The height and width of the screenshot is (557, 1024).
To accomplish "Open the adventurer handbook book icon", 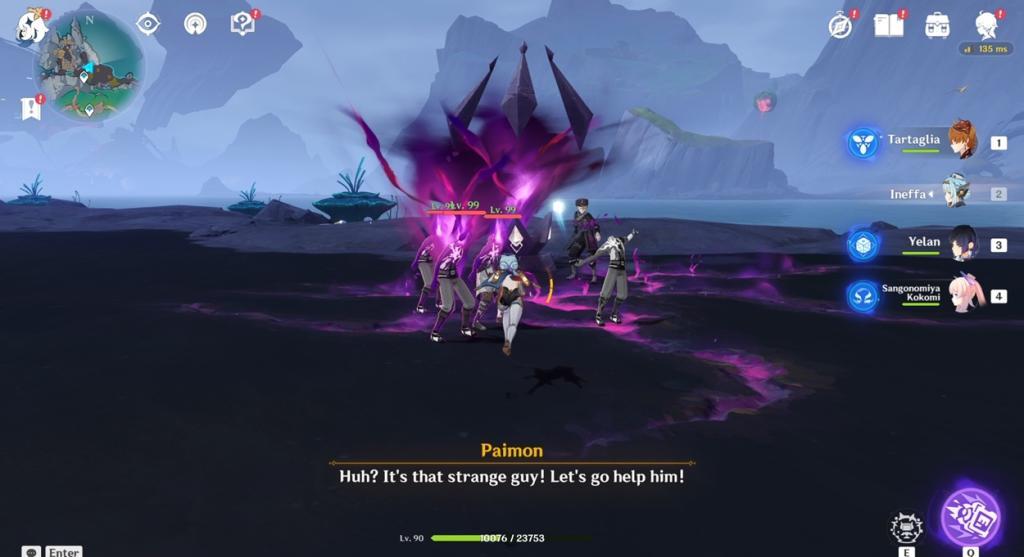I will click(888, 25).
